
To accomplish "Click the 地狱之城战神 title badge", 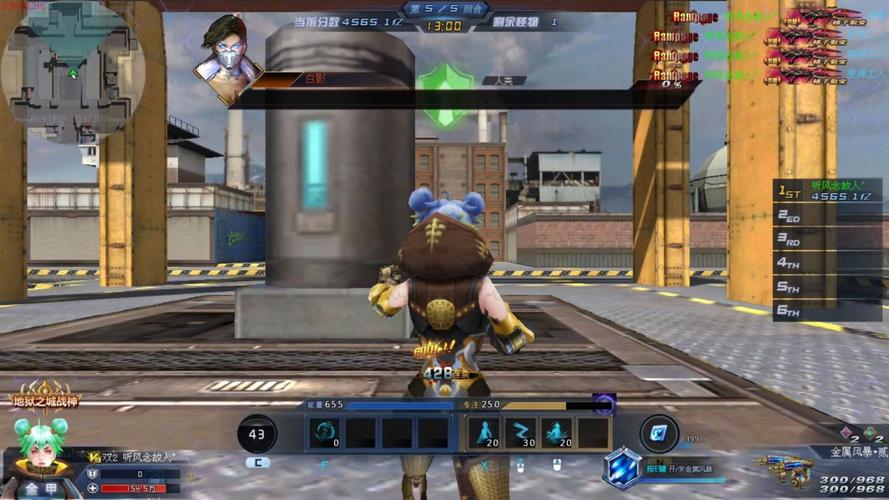I will click(x=45, y=397).
